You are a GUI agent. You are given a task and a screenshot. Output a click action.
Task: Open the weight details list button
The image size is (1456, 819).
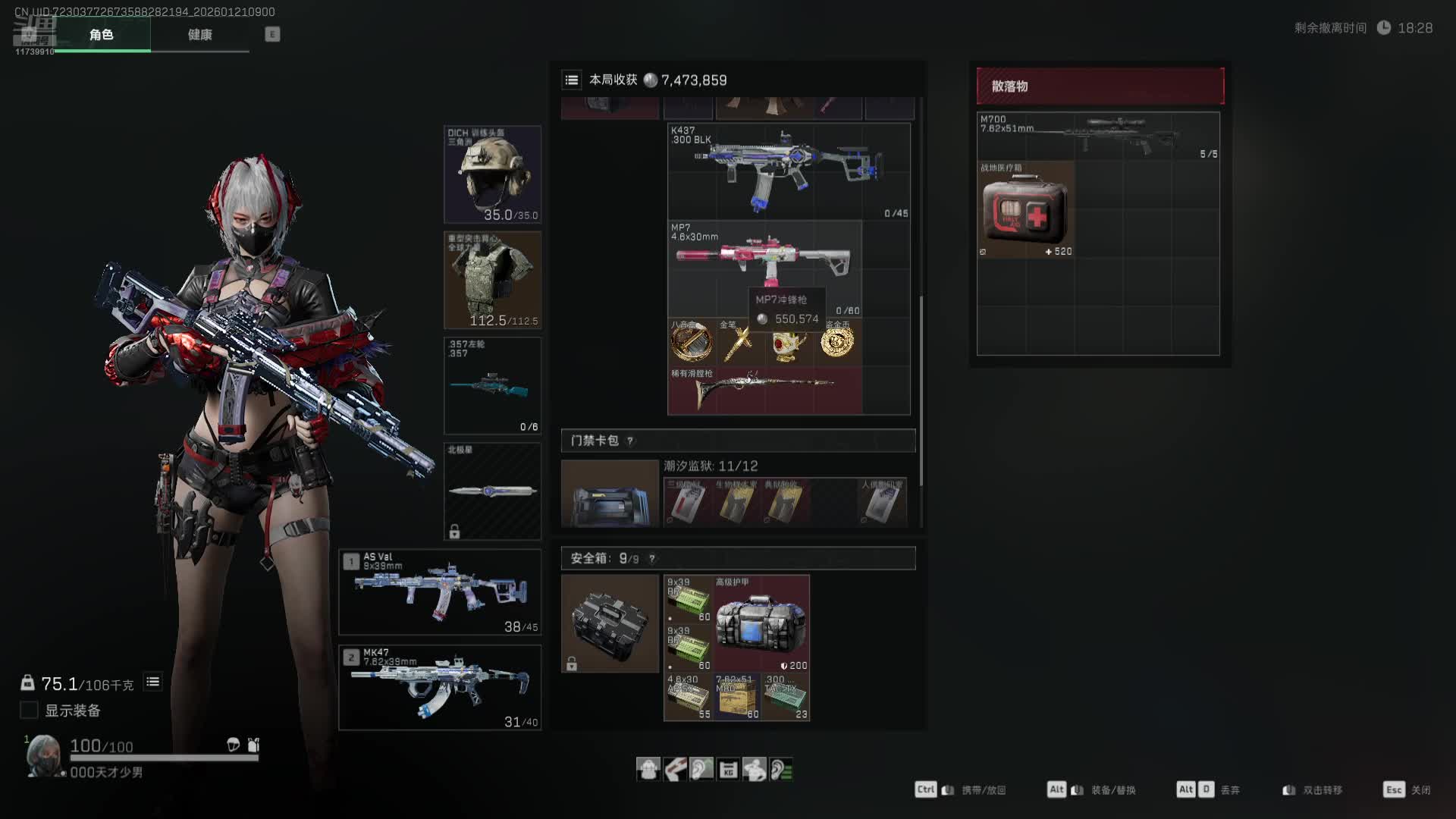coord(152,682)
